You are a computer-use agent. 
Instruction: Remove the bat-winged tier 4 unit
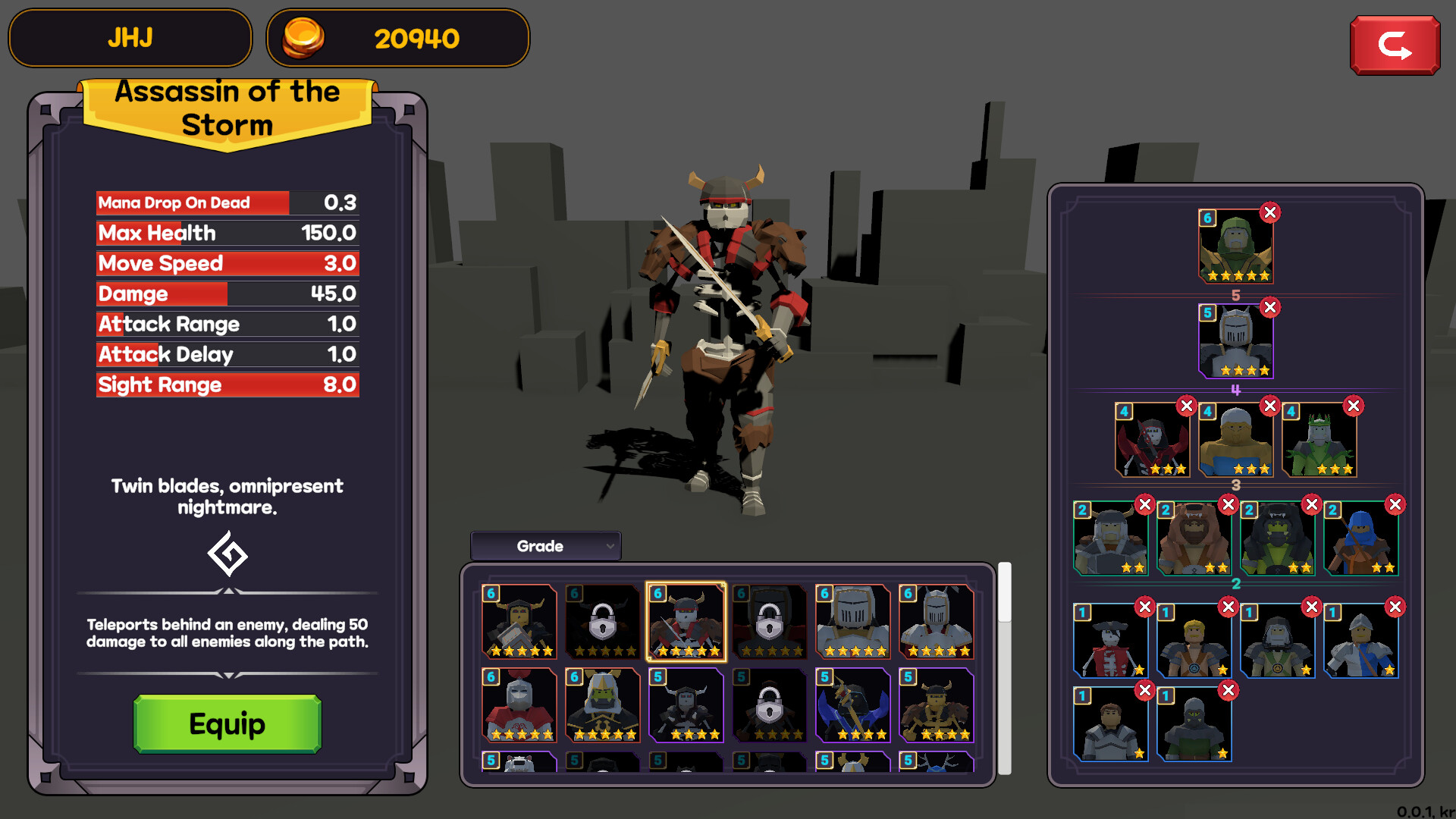pos(1185,406)
